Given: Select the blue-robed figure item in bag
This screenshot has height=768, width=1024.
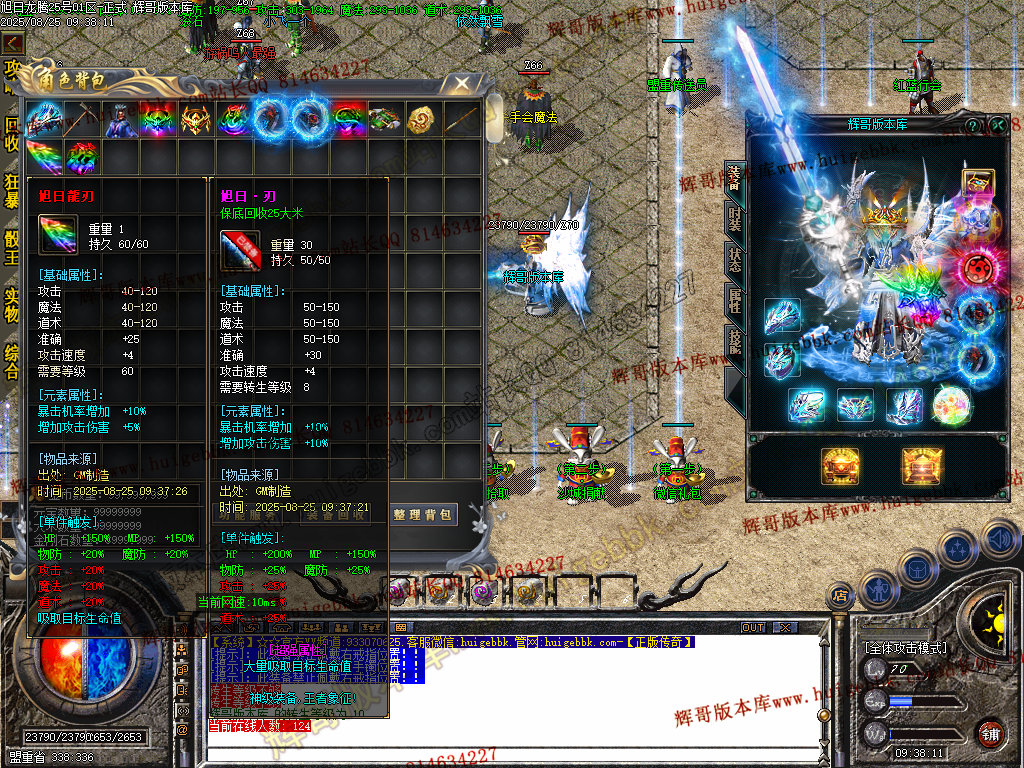Looking at the screenshot, I should pos(120,120).
